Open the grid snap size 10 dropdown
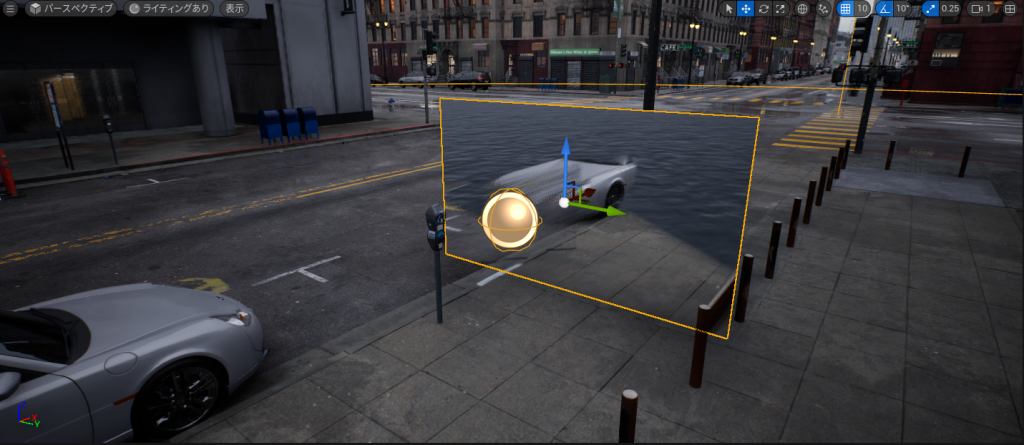The height and width of the screenshot is (445, 1024). point(862,8)
